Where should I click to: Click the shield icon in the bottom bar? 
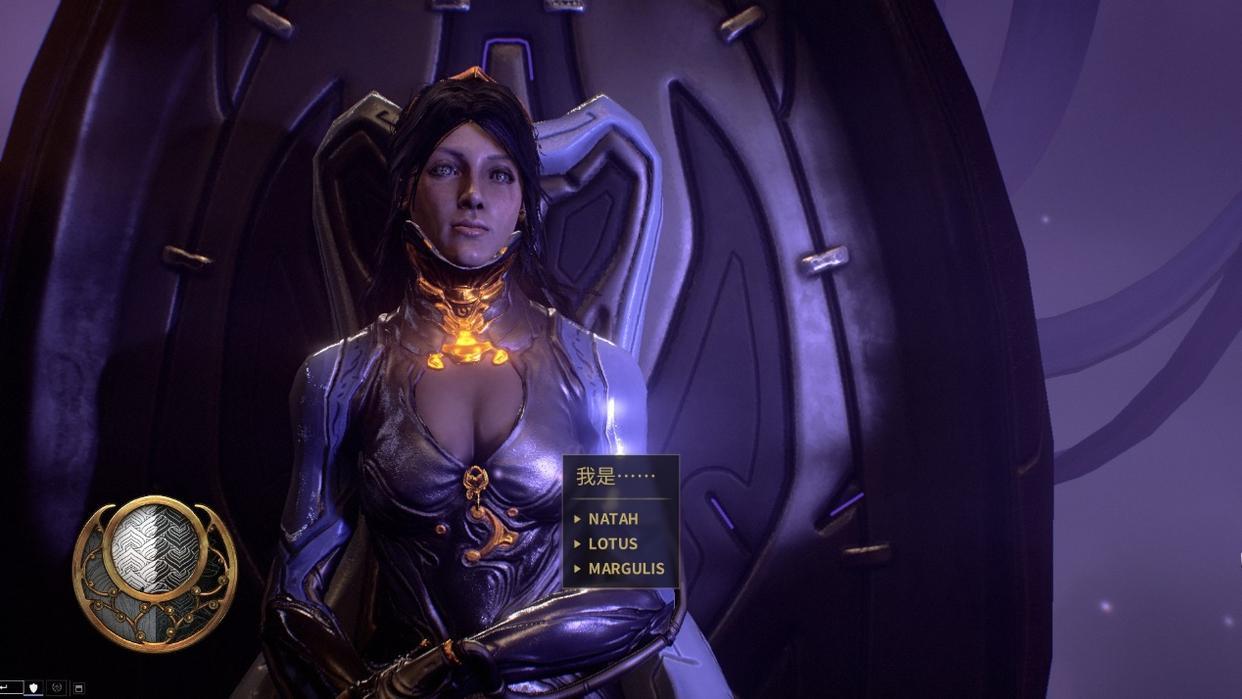click(33, 688)
